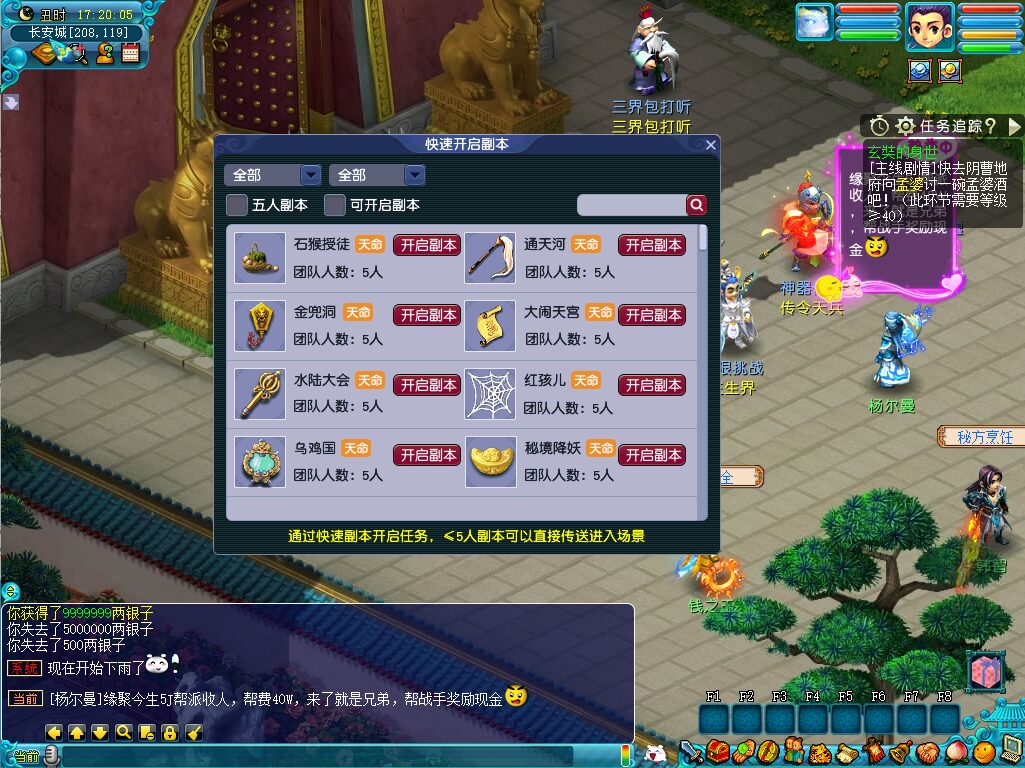
Task: Tick the 可开启副本 filter checkbox
Action: pos(335,205)
